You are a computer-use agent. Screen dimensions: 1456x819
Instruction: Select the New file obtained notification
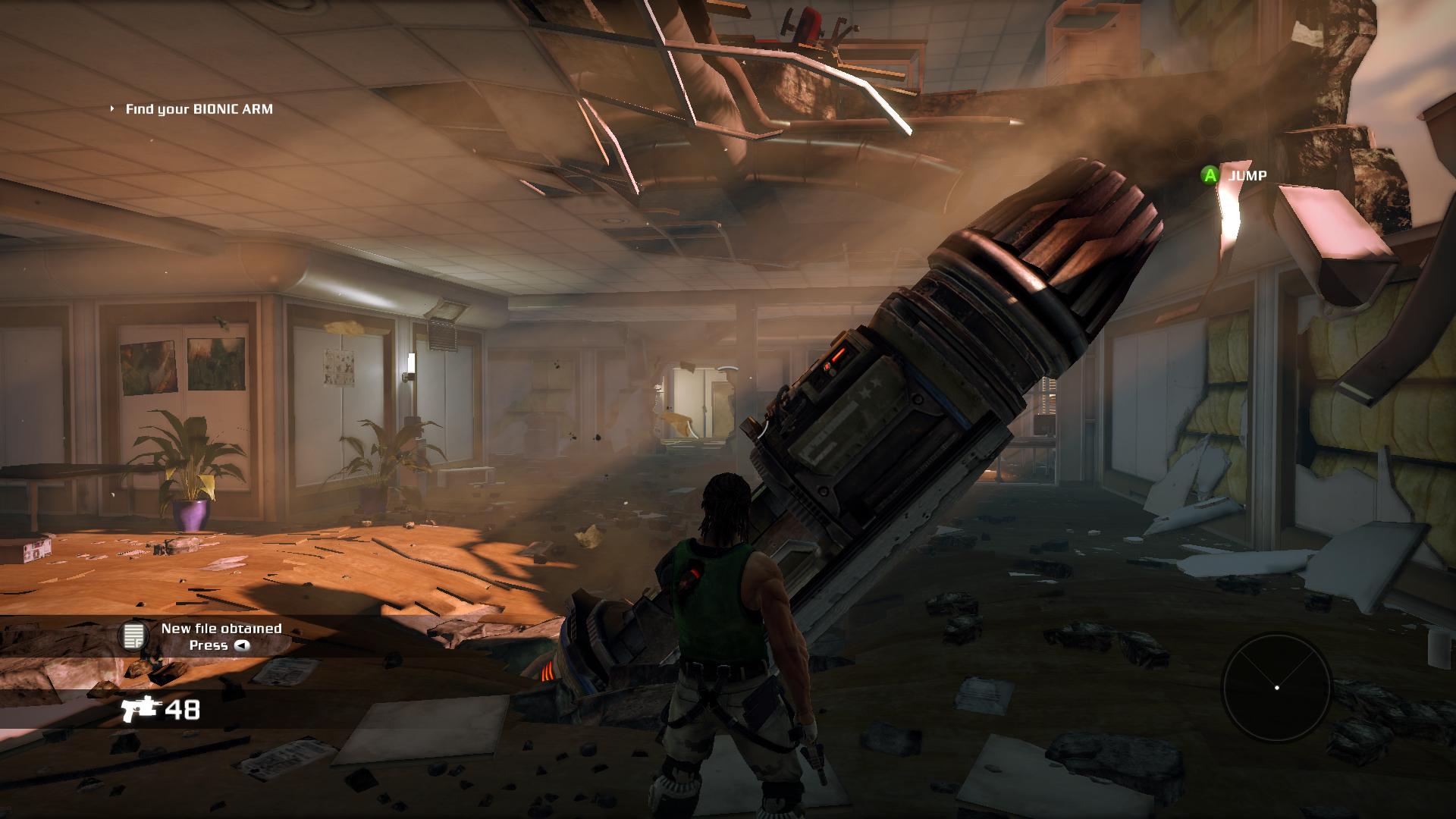[220, 636]
